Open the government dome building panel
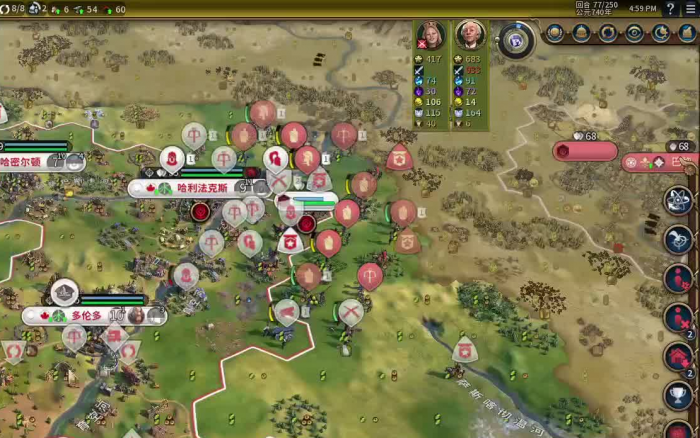The image size is (700, 438). pyautogui.click(x=582, y=34)
